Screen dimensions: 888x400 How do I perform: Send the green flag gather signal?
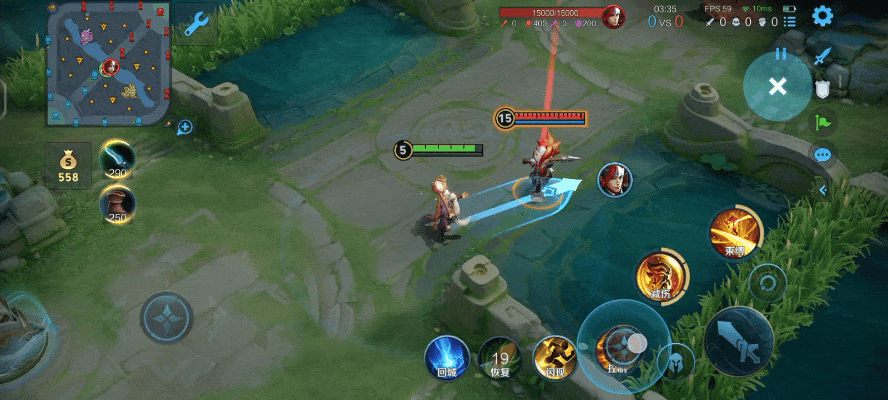(823, 123)
